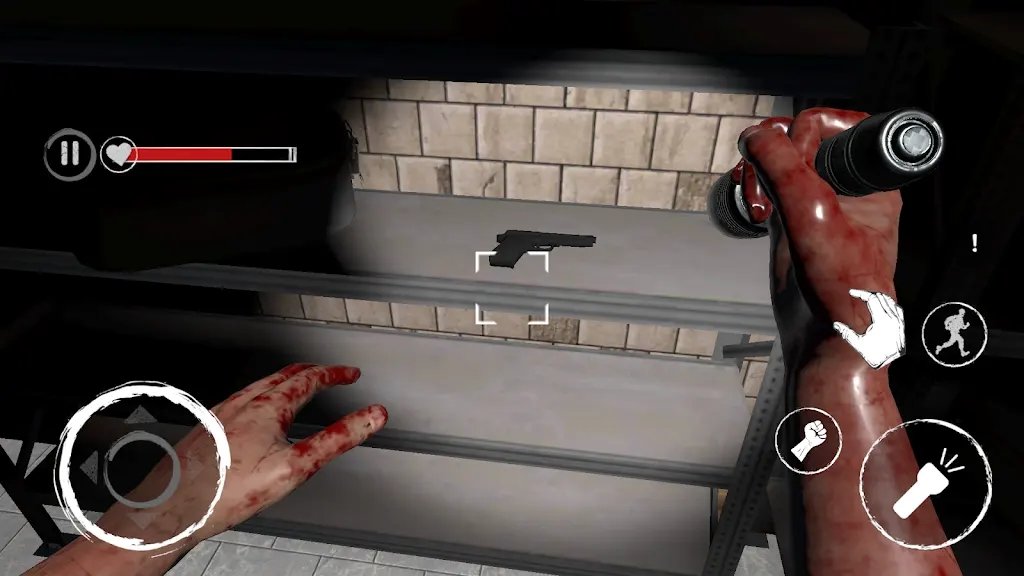Activate the fist punch button
The height and width of the screenshot is (576, 1024).
tap(808, 441)
